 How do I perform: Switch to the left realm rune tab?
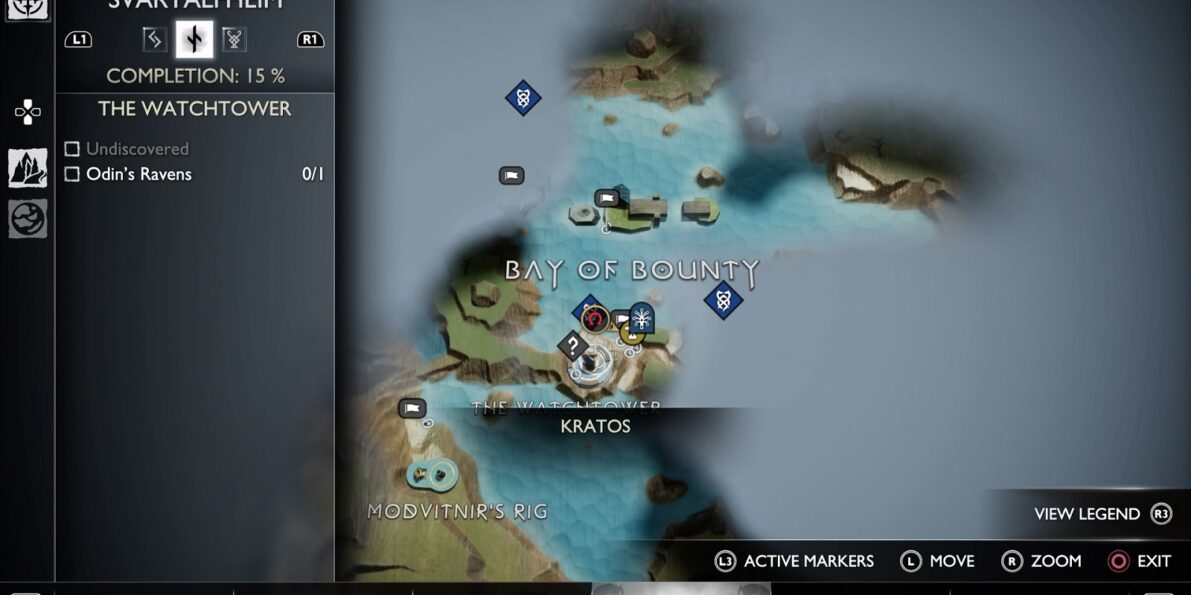153,40
